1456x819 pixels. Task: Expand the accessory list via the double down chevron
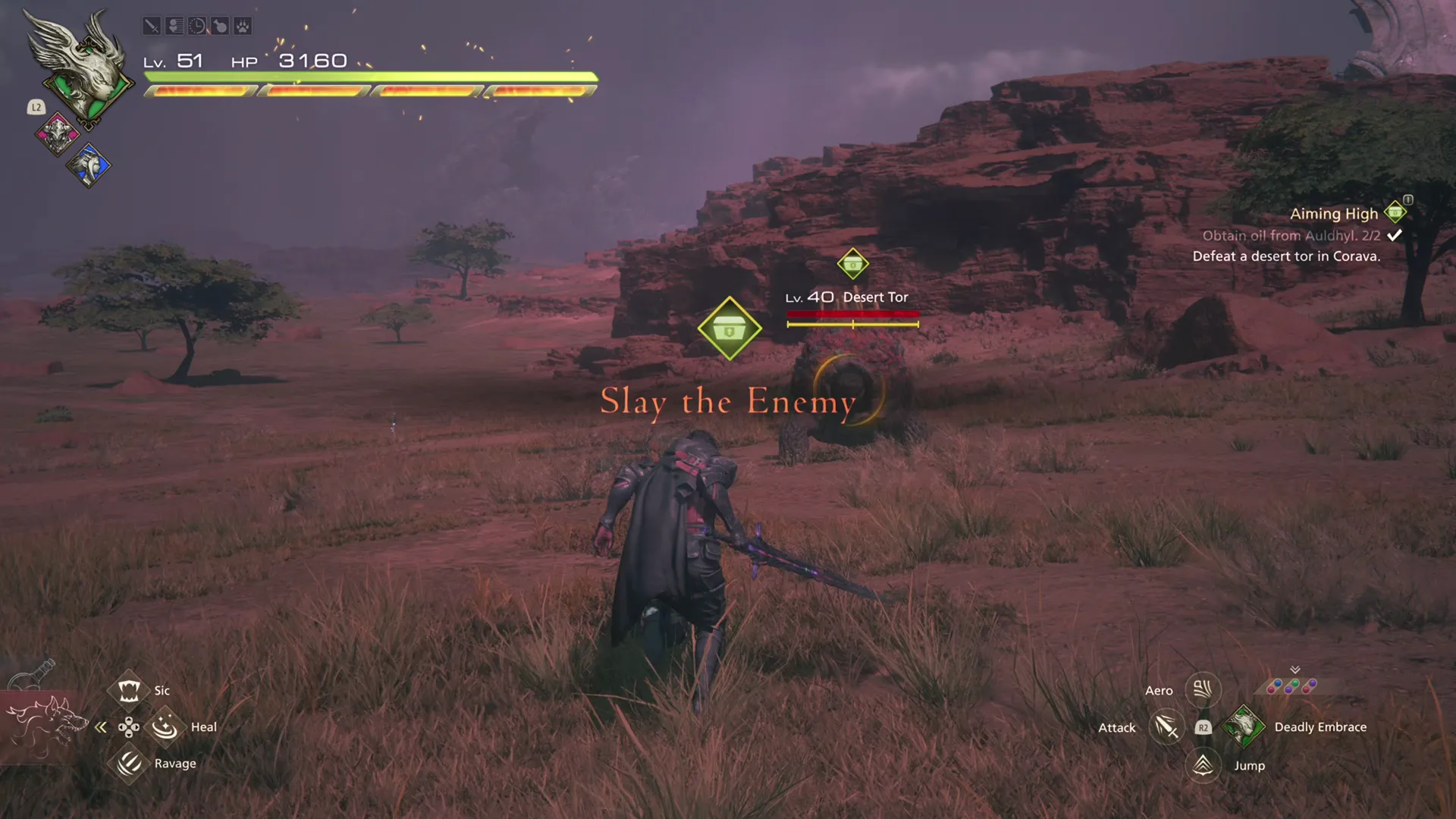1294,670
